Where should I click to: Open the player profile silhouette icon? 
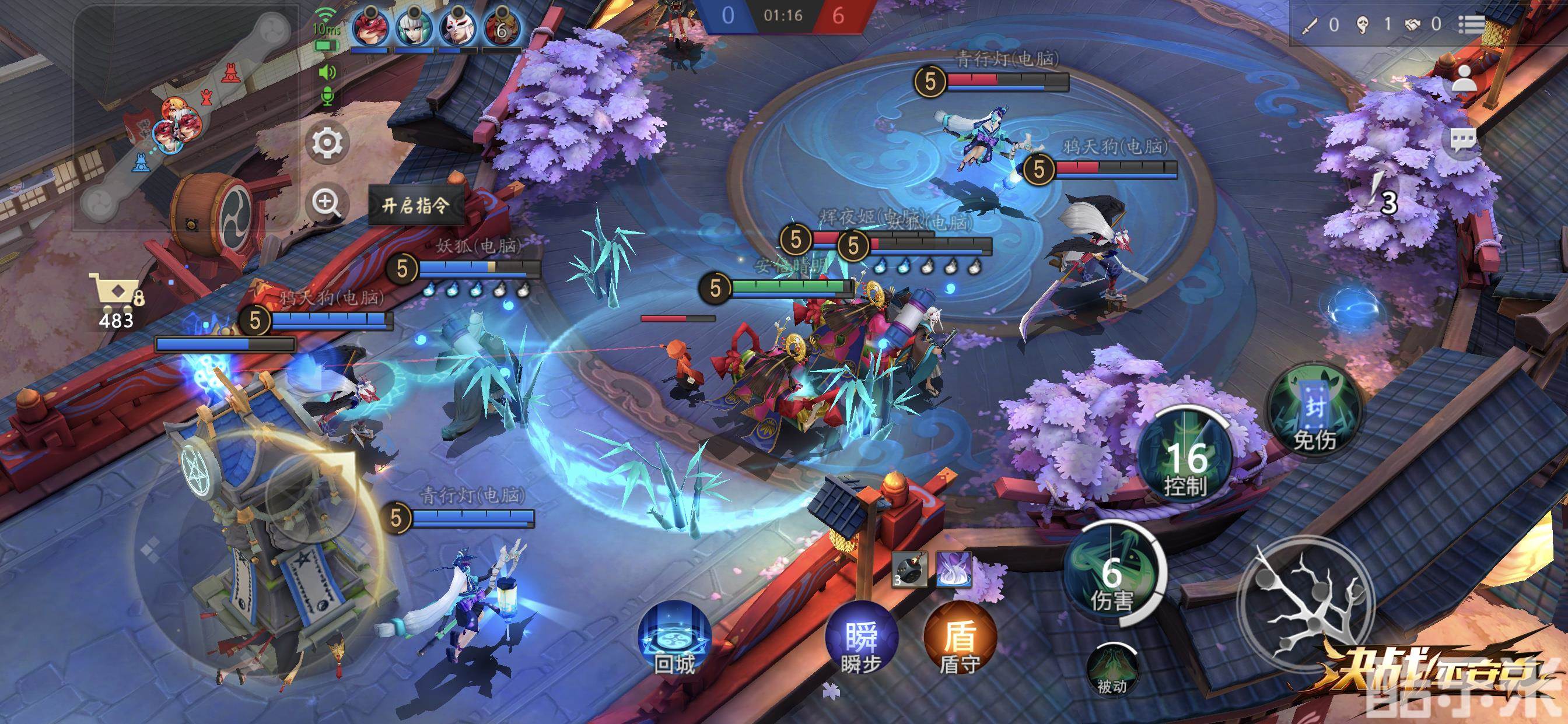coord(1464,78)
